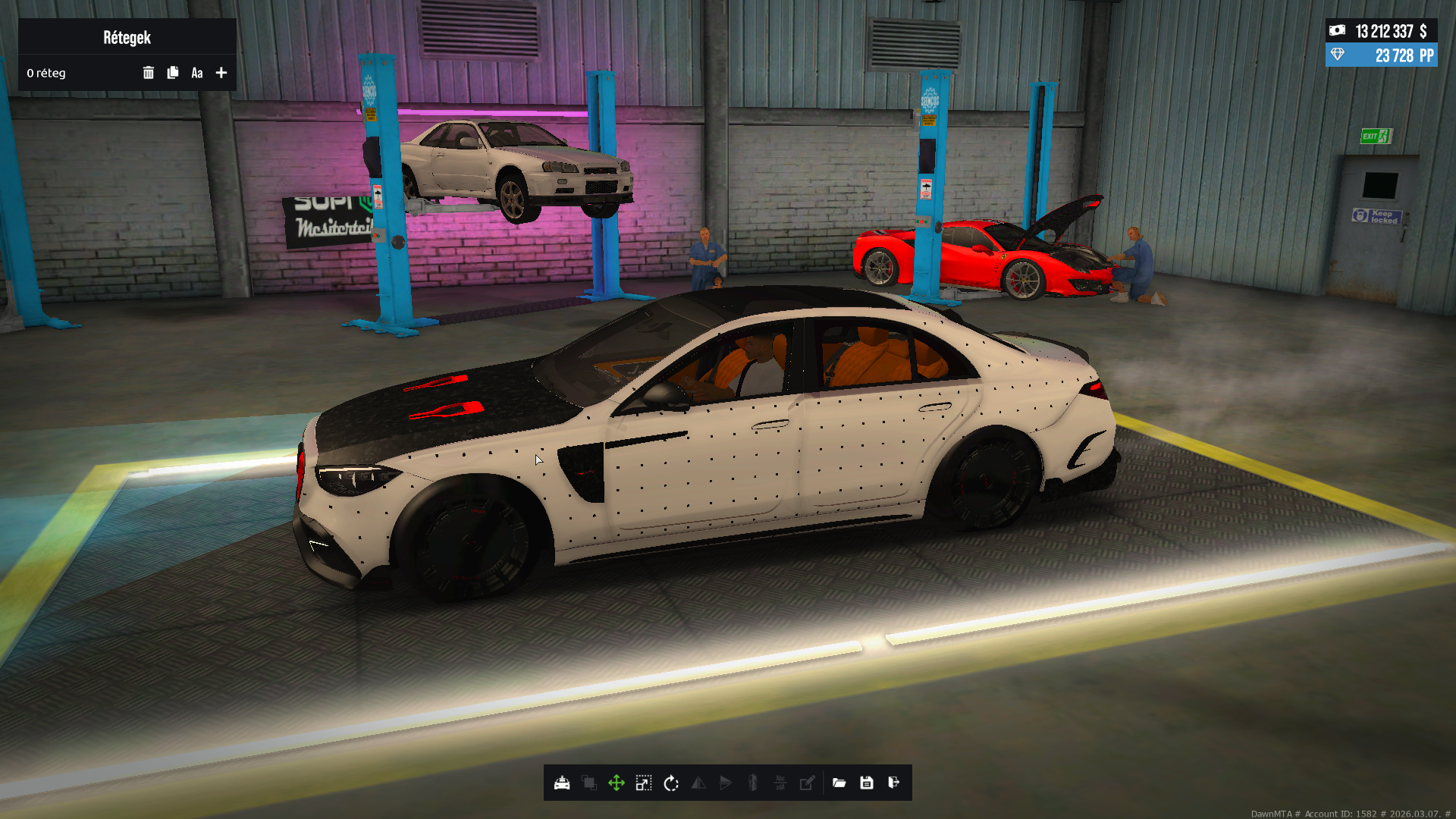Select the overlapping squares layer tool
The width and height of the screenshot is (1456, 819).
pos(589,783)
